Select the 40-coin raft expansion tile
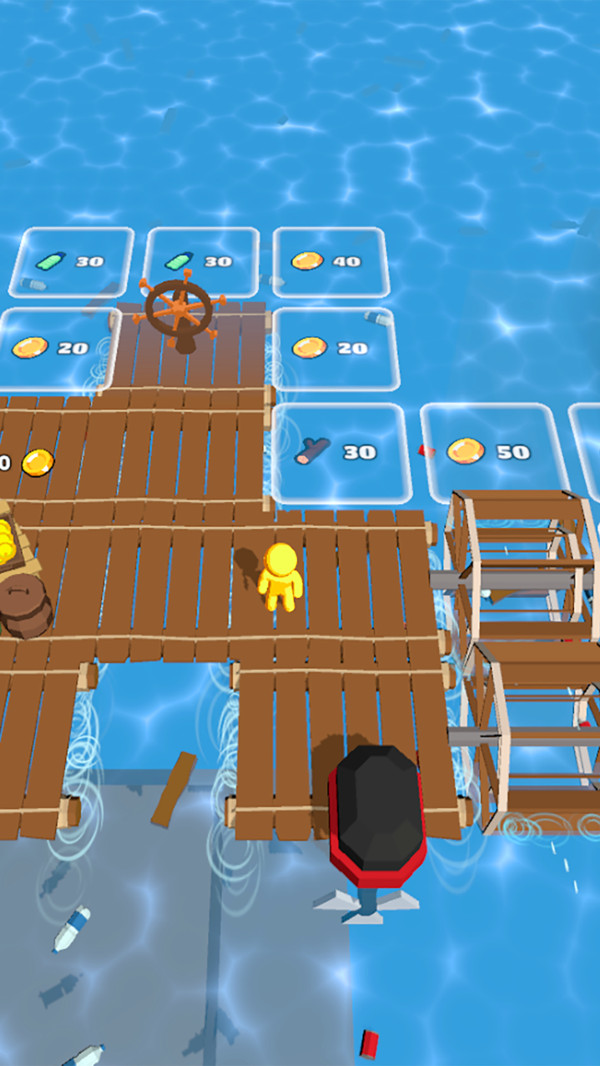This screenshot has height=1066, width=600. (x=329, y=262)
